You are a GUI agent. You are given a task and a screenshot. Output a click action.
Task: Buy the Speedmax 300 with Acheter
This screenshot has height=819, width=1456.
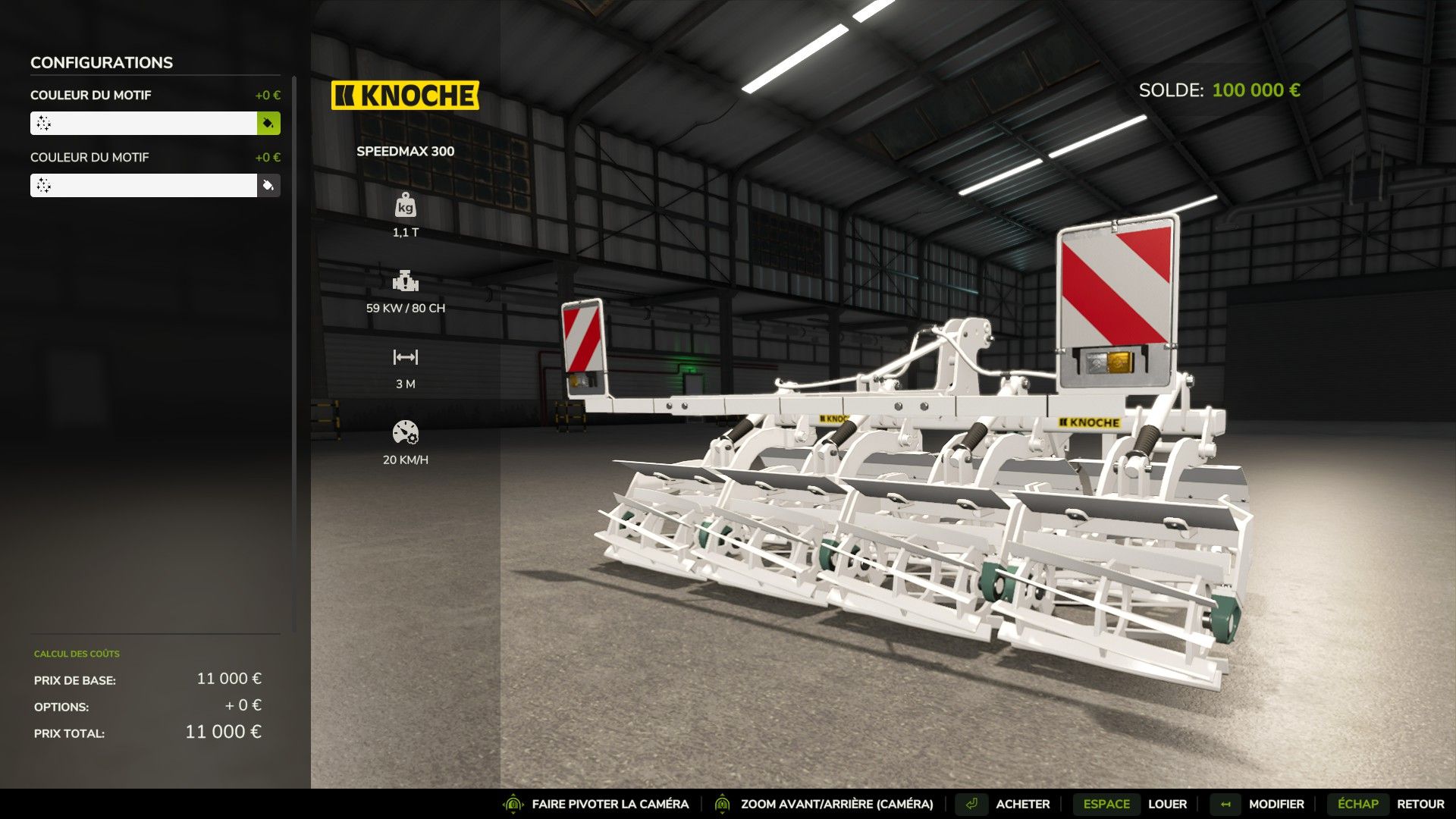pos(1021,804)
